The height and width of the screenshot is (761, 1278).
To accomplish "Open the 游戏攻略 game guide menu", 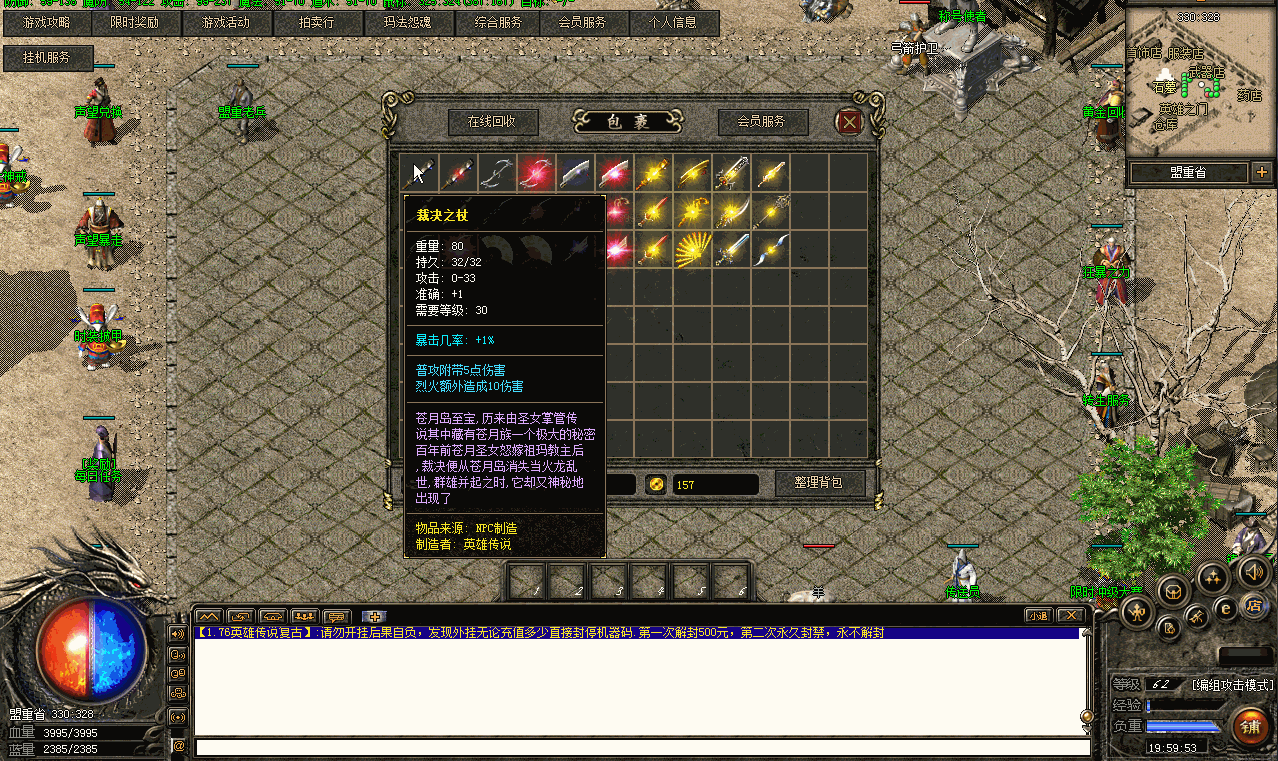I will (46, 22).
